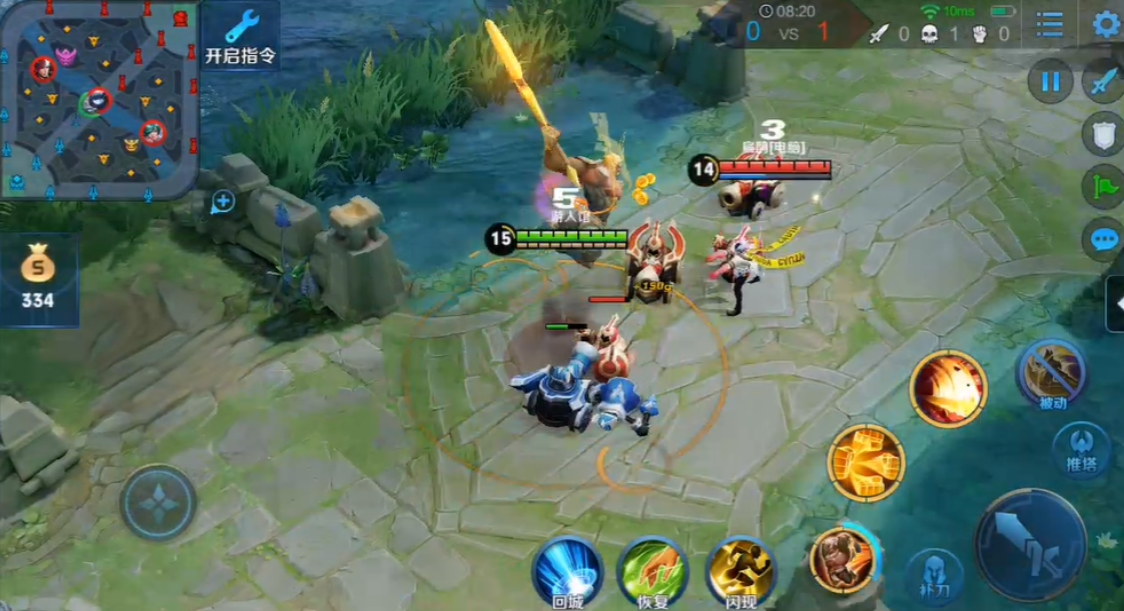Open the blue chat bubble button
The width and height of the screenshot is (1124, 611).
[x=1104, y=240]
